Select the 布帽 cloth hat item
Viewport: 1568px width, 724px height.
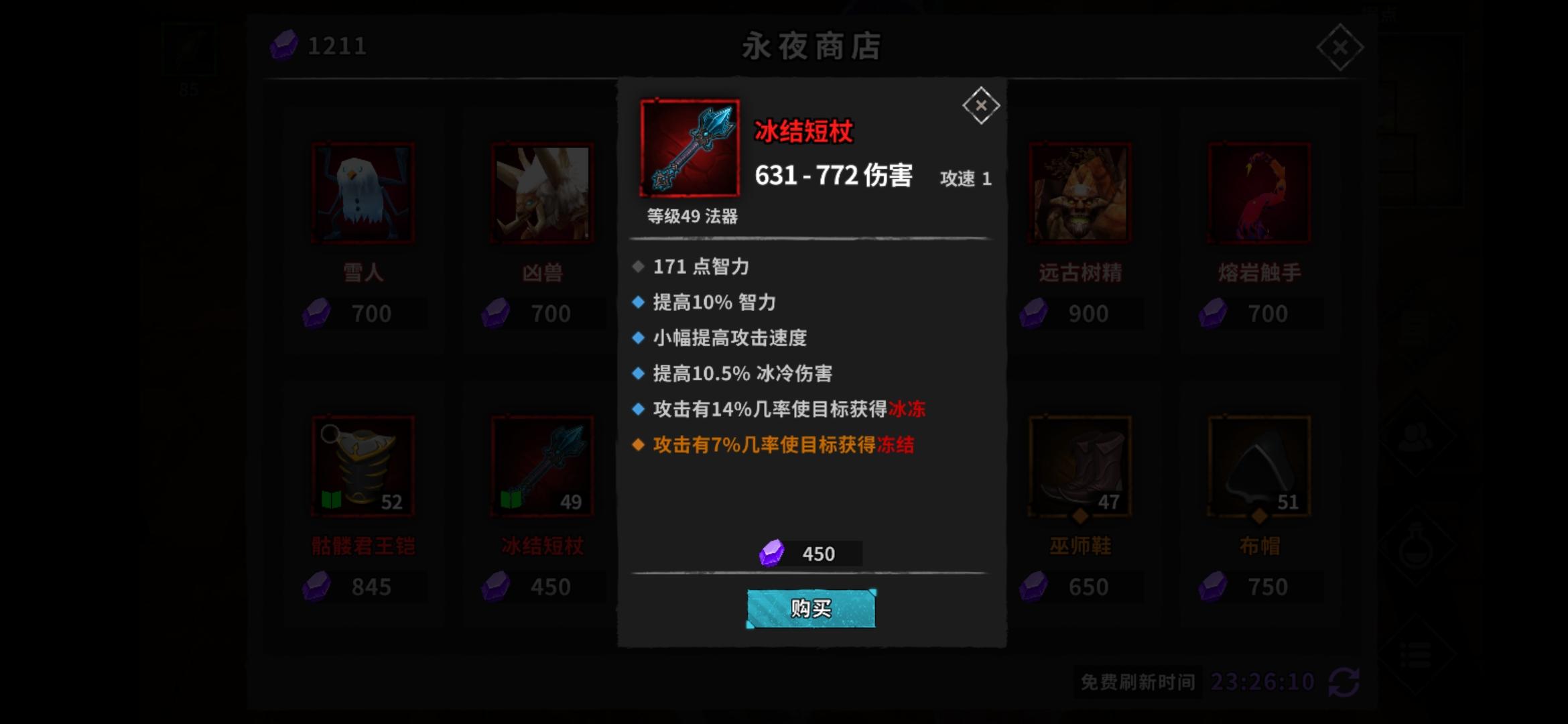point(1257,465)
